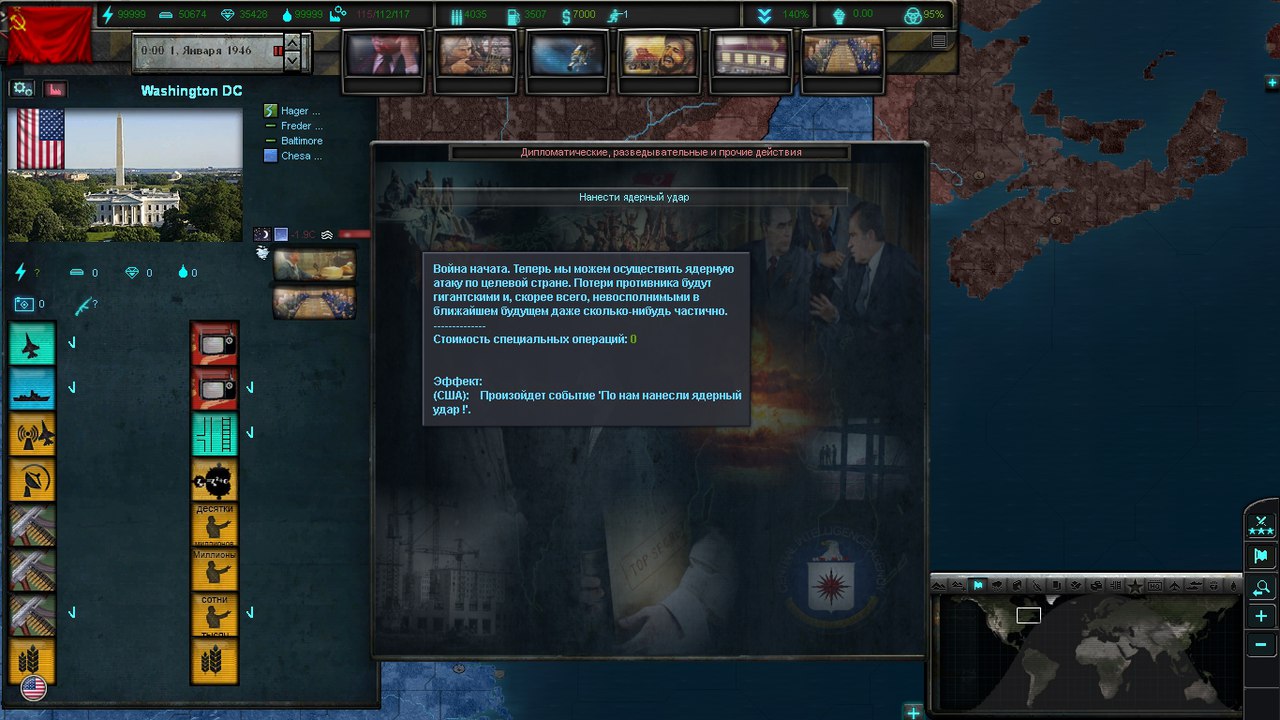Select the fighter jet air base icon
The image size is (1280, 720).
tap(32, 343)
